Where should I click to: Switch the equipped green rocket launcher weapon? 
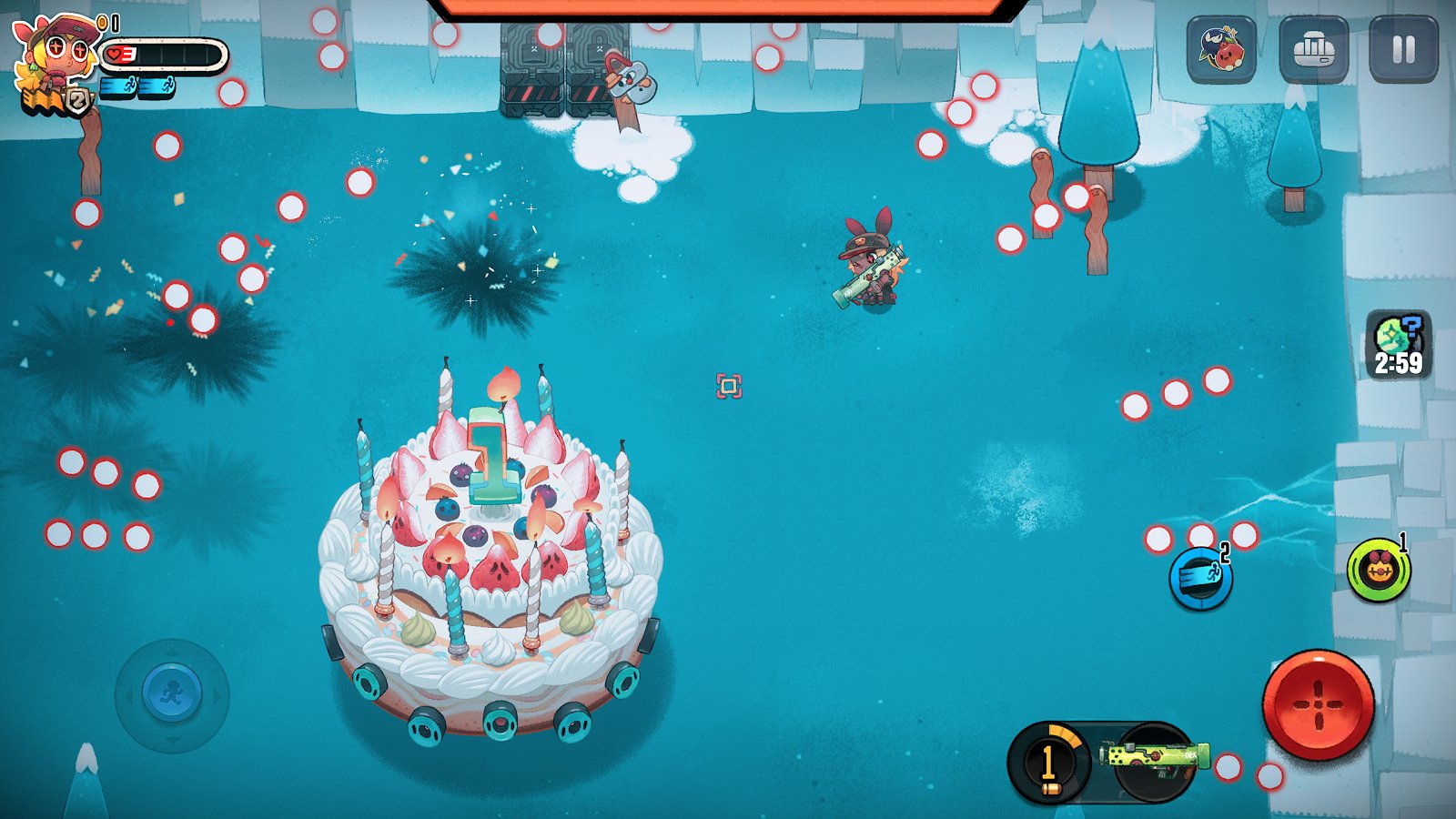(x=1154, y=761)
